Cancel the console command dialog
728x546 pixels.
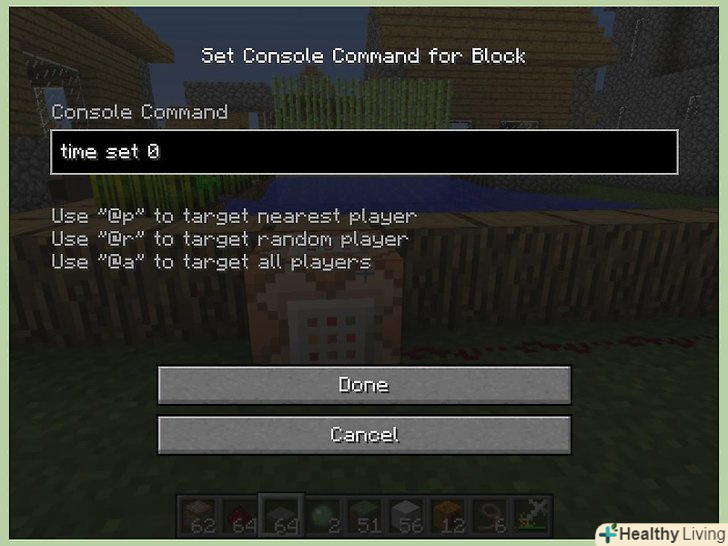point(364,435)
